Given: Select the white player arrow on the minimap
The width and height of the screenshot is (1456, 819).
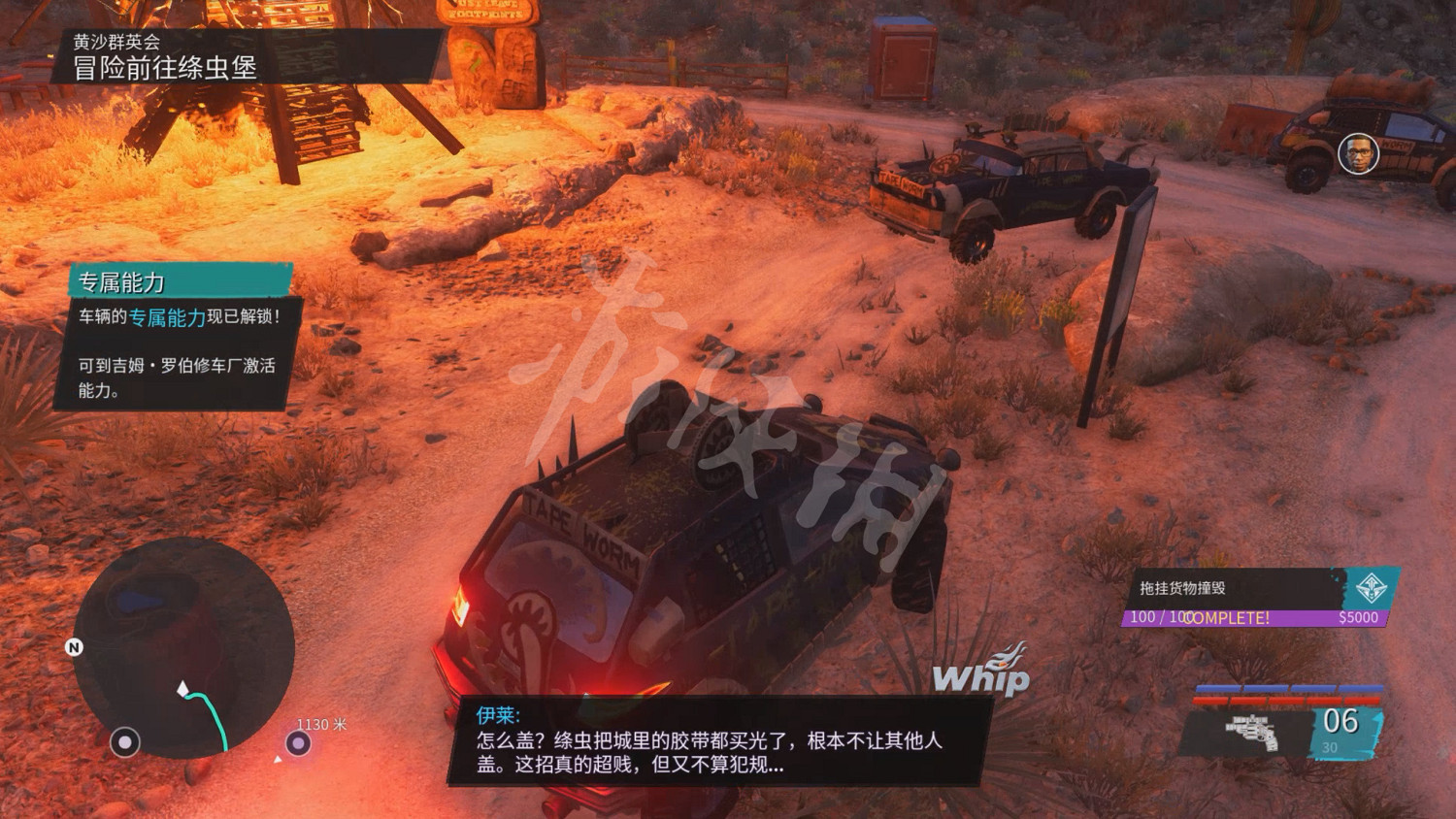Looking at the screenshot, I should tap(182, 689).
